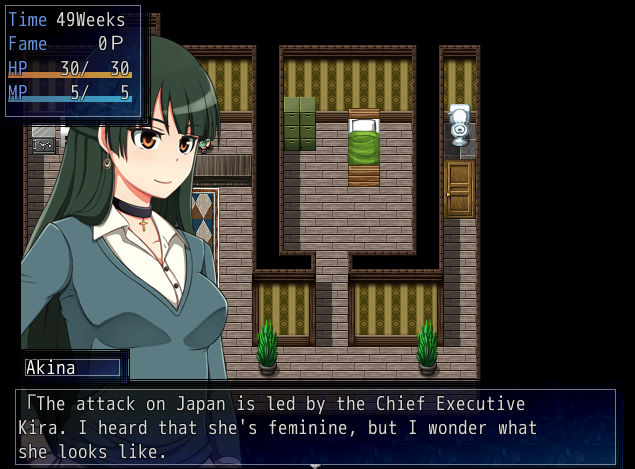Click Akina's dialogue message box to continue
This screenshot has width=635, height=469.
point(316,427)
